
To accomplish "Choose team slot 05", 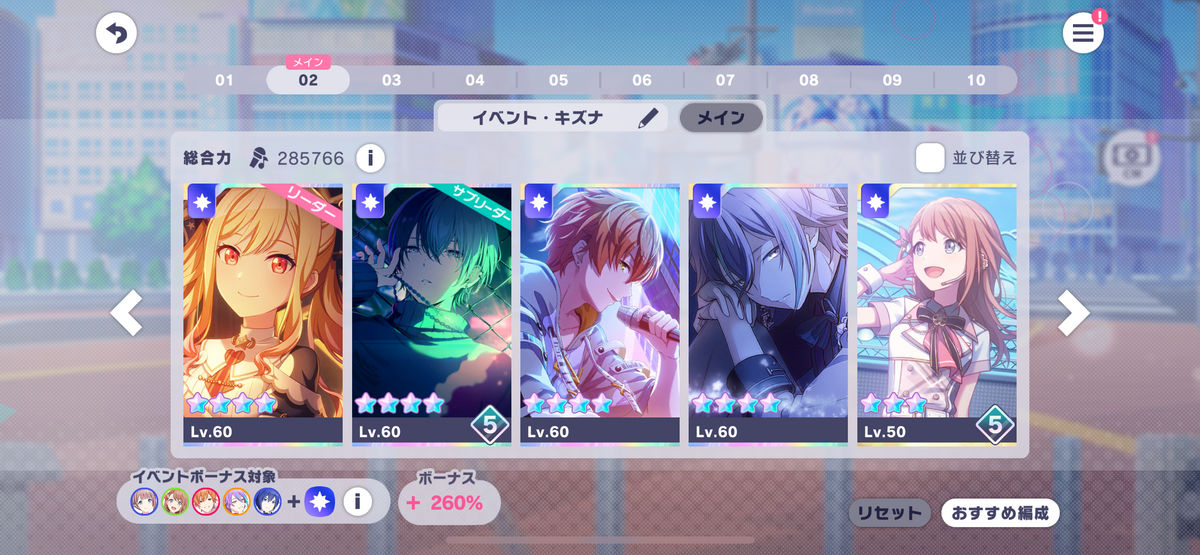I will pos(558,80).
